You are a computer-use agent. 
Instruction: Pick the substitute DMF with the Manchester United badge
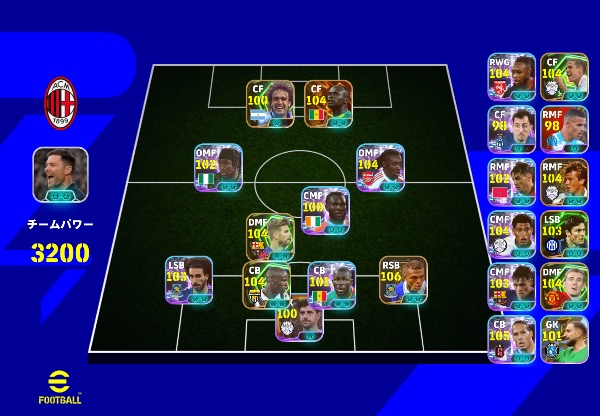564,287
